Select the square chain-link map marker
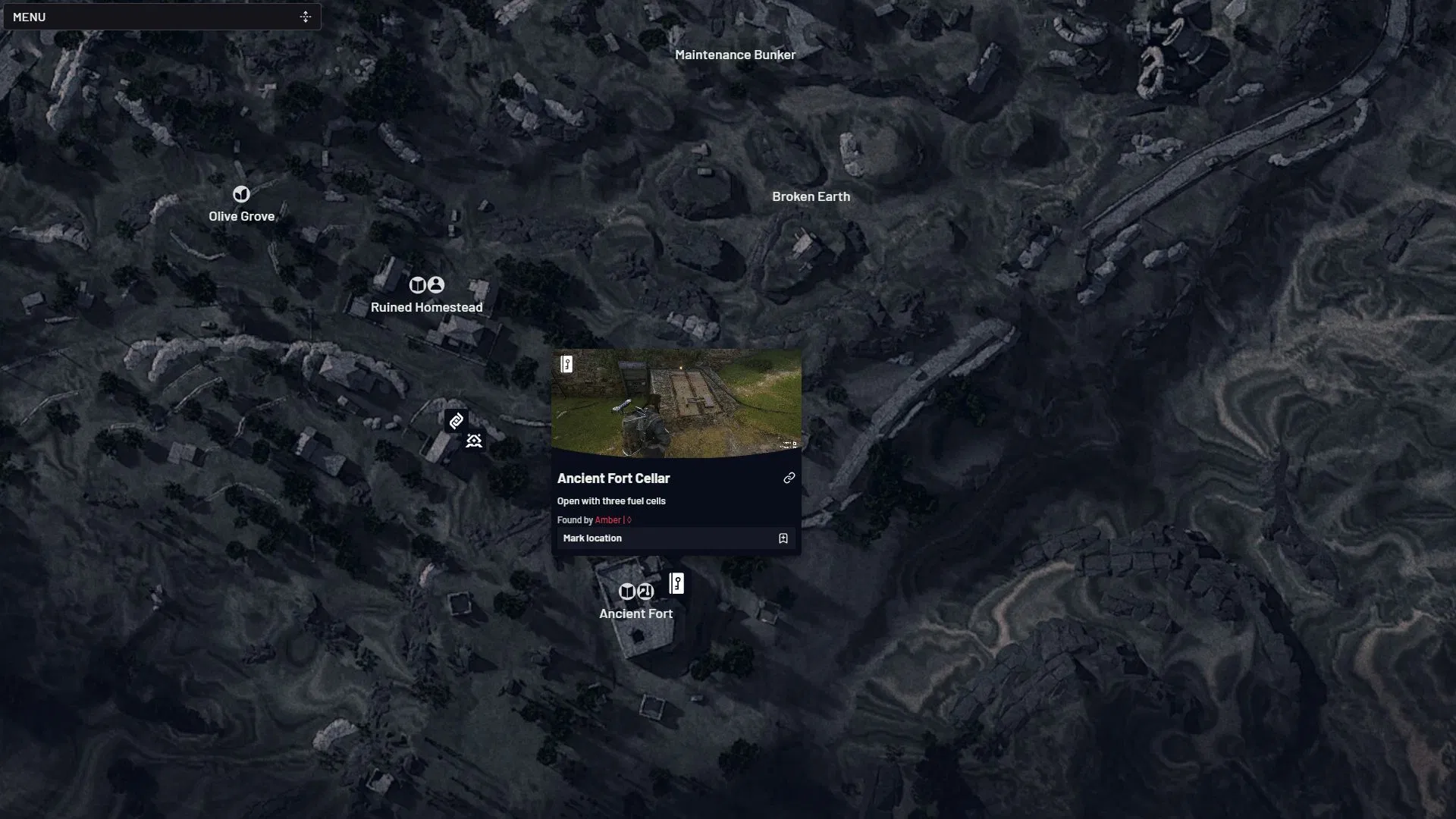The height and width of the screenshot is (819, 1456). click(456, 421)
